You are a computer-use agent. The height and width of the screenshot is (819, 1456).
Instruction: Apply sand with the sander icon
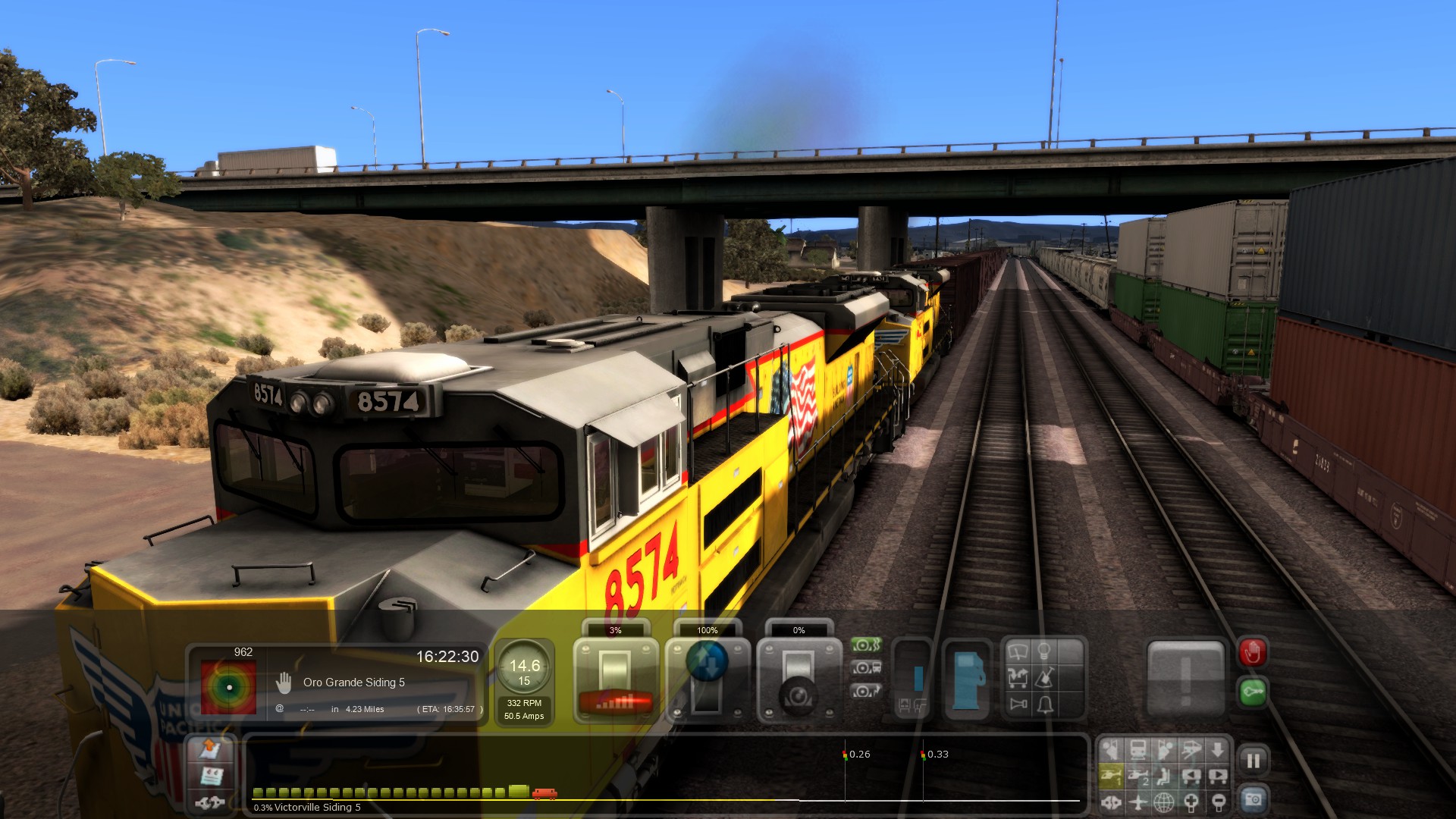(1044, 677)
